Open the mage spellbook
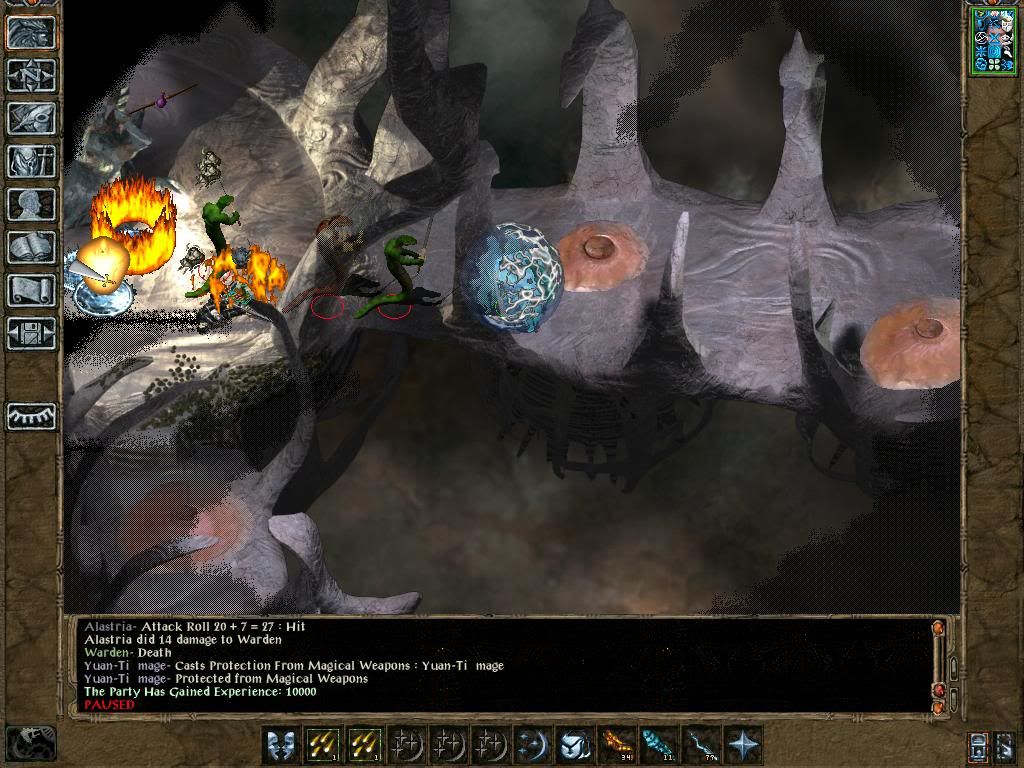The height and width of the screenshot is (768, 1024). 31,247
